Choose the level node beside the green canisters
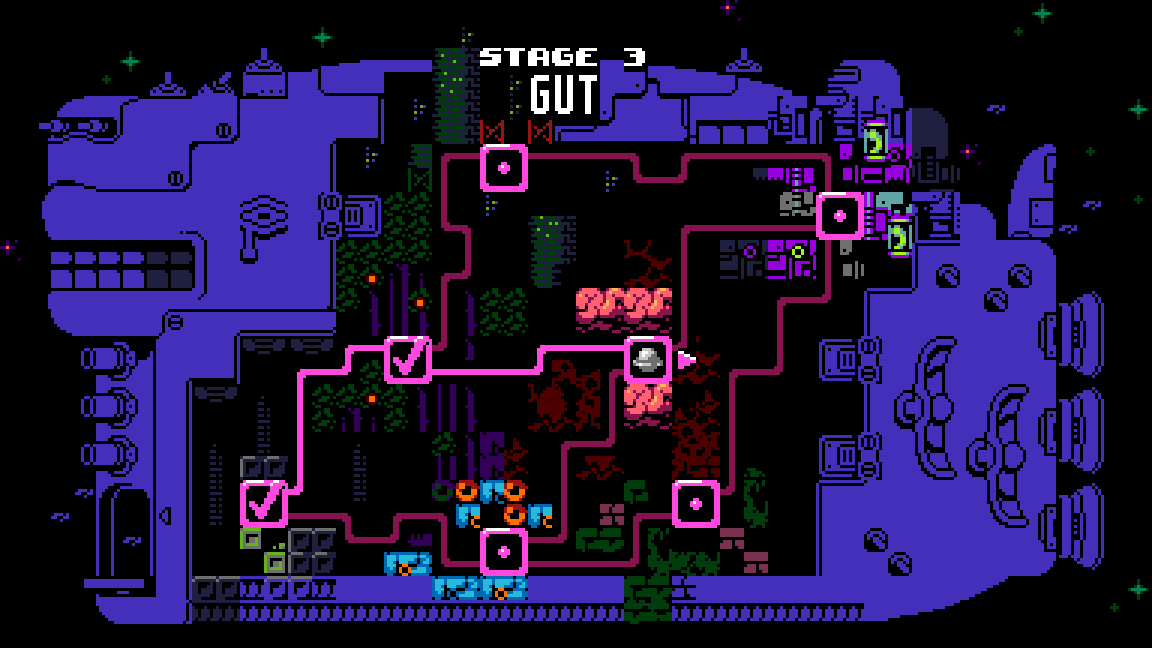Viewport: 1152px width, 648px height. click(x=840, y=215)
